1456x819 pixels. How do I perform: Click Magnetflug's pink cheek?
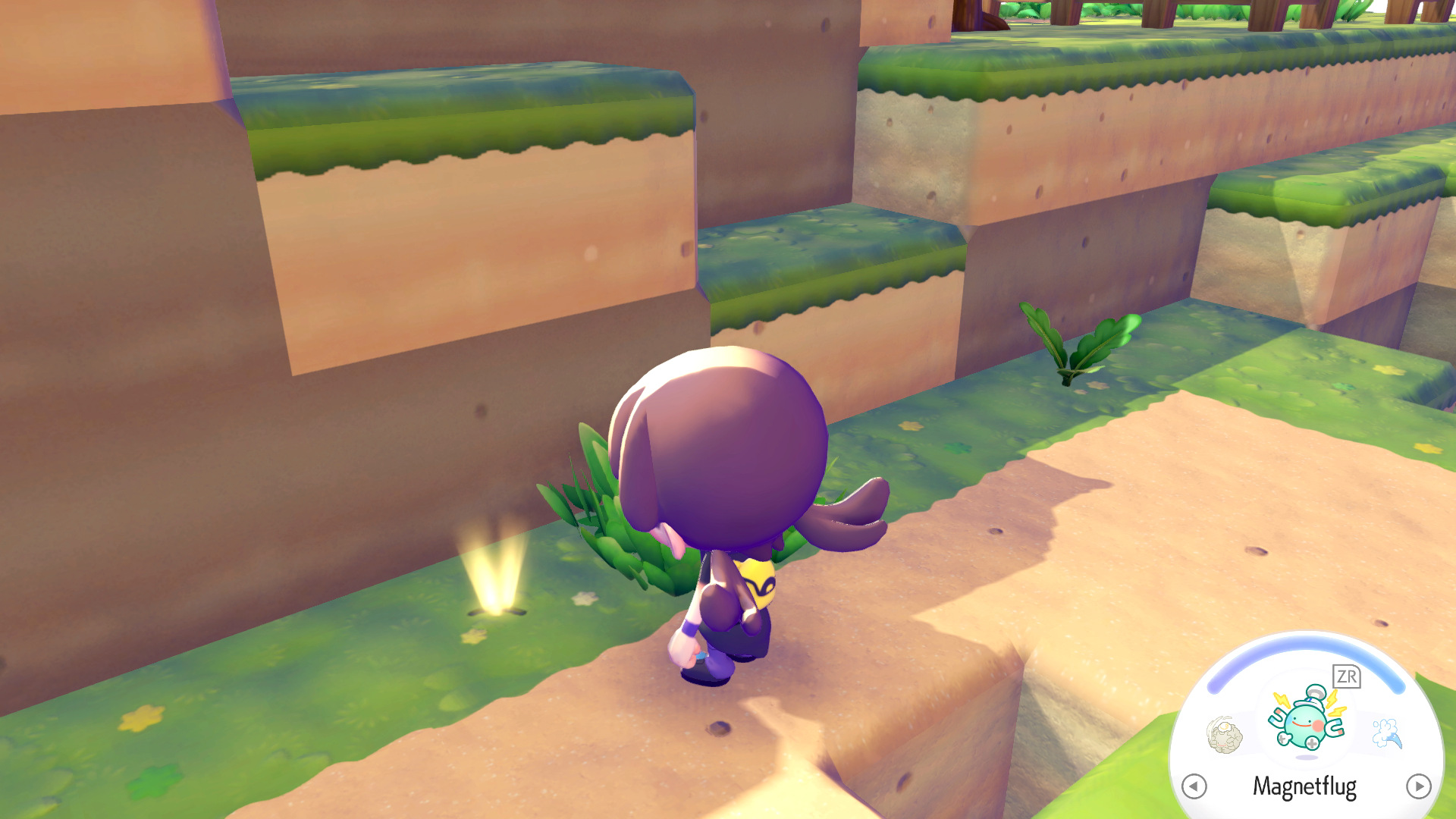tap(1318, 725)
